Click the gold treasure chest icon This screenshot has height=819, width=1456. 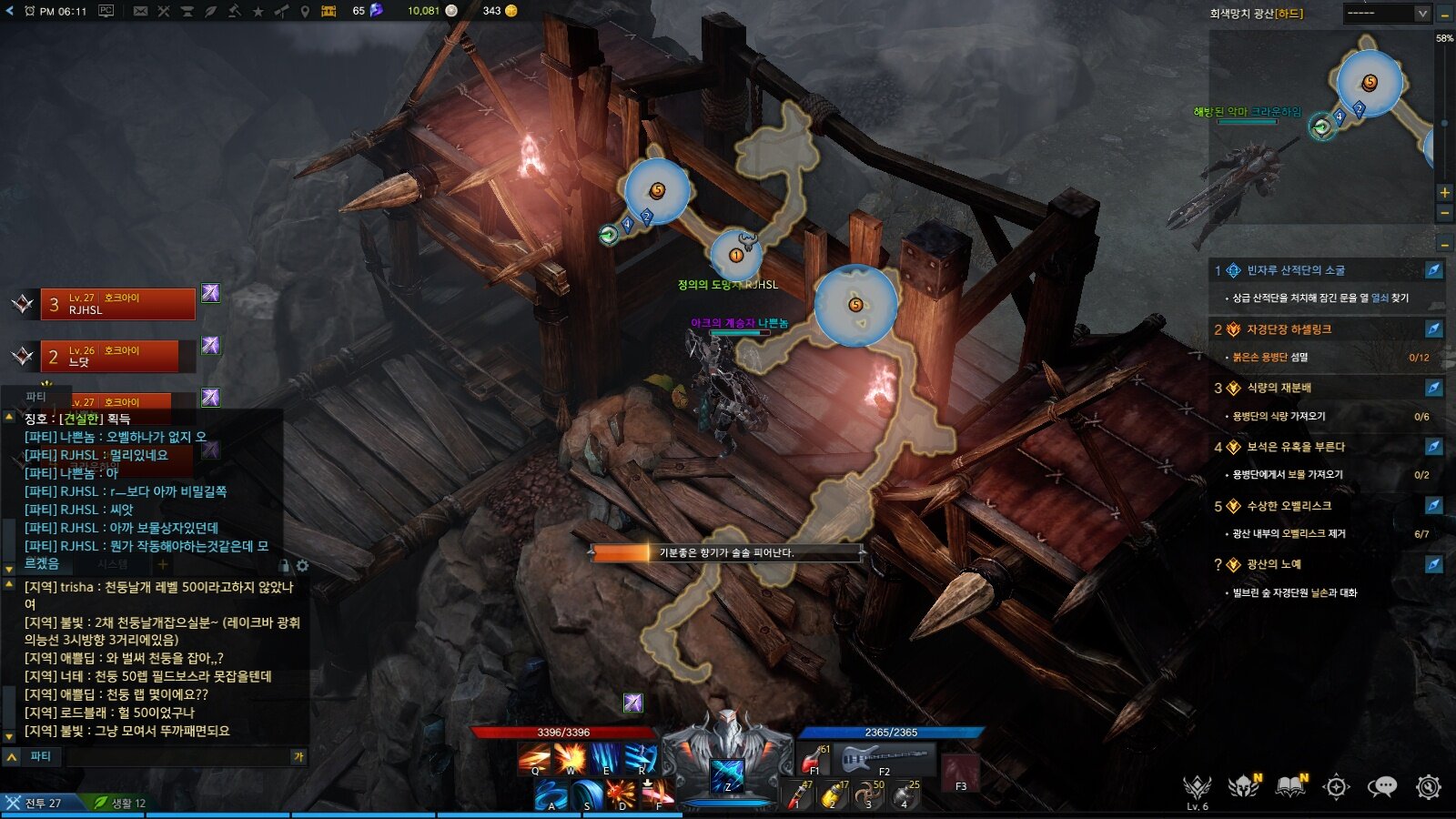329,11
